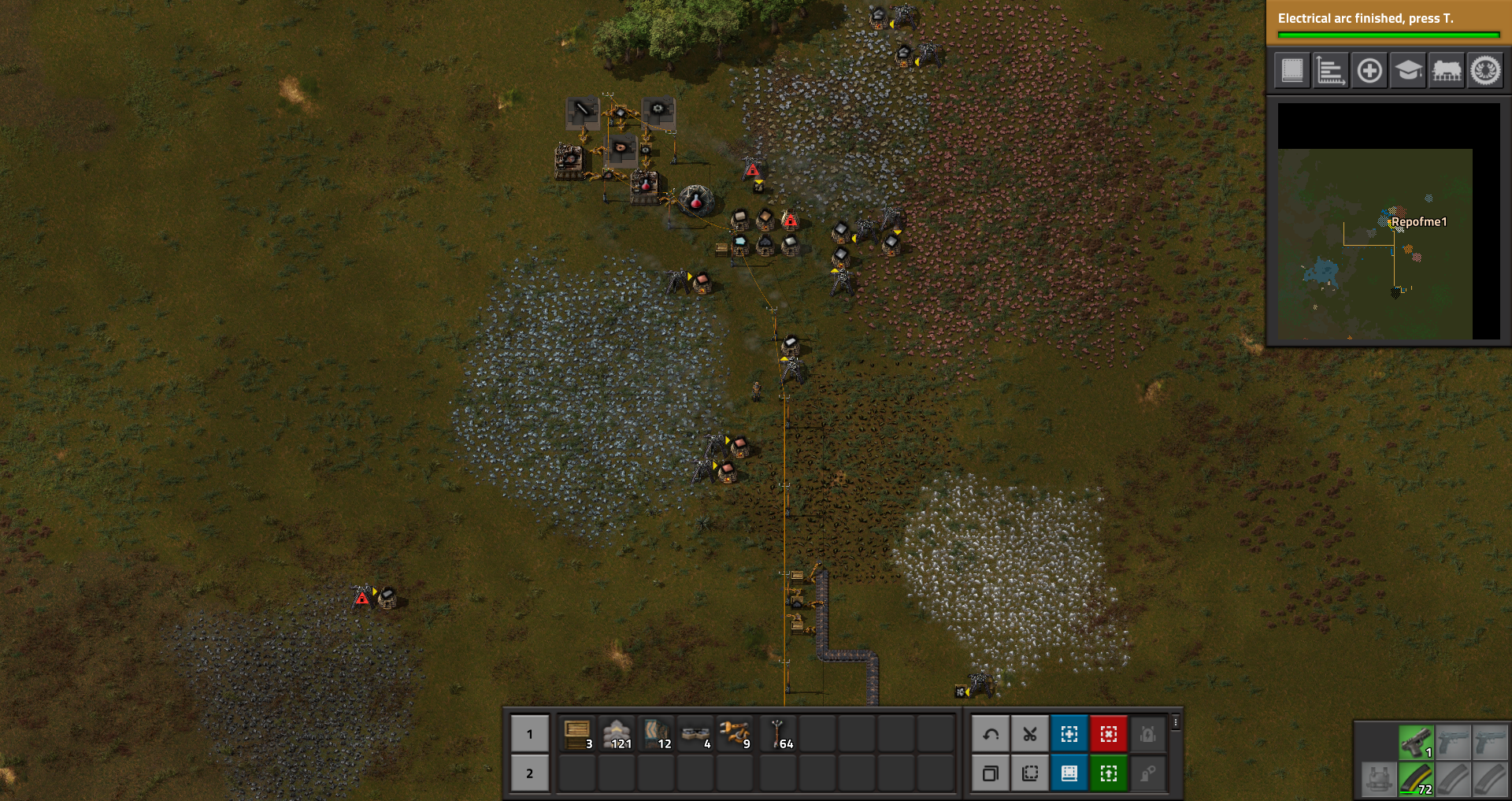Activate the scissors cut tool
1512x801 pixels.
(x=1030, y=734)
